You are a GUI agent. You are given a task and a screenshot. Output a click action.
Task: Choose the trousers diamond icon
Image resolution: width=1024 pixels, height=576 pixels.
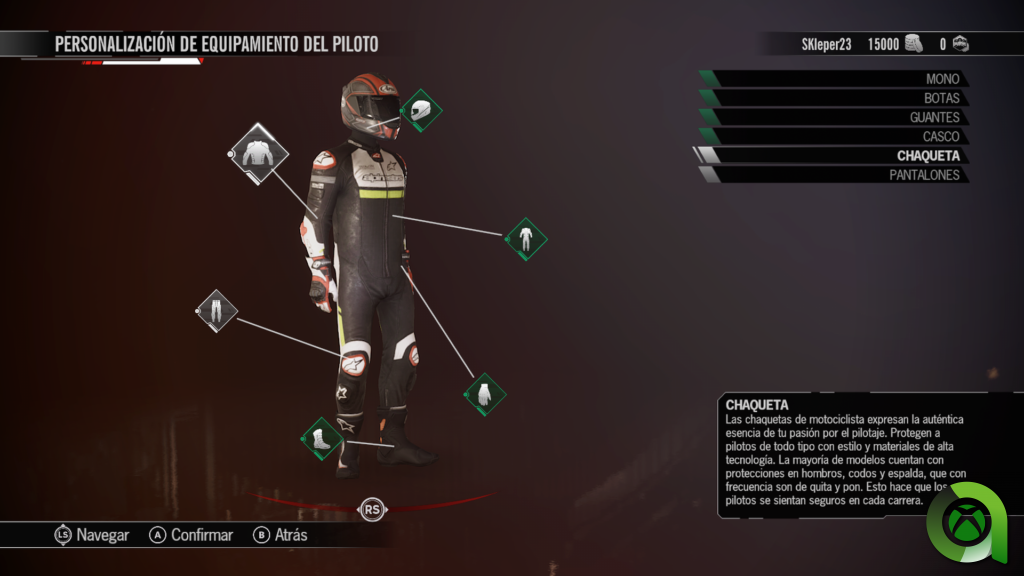[x=216, y=311]
